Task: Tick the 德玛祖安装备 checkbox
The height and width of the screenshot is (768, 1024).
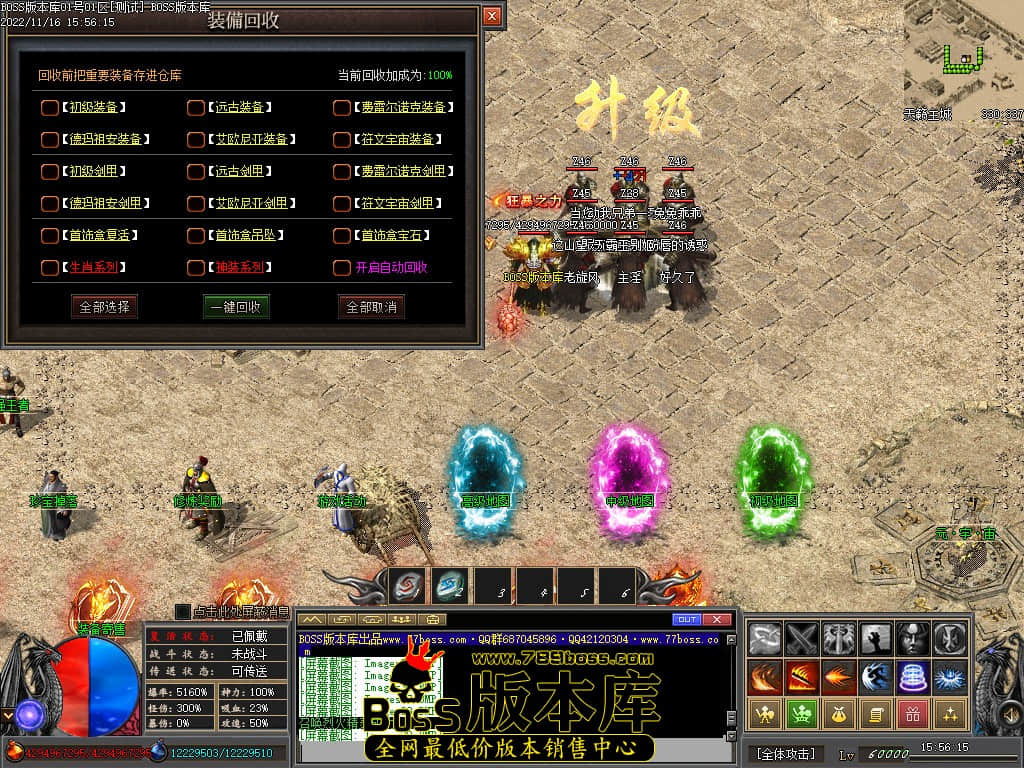Action: tap(49, 139)
